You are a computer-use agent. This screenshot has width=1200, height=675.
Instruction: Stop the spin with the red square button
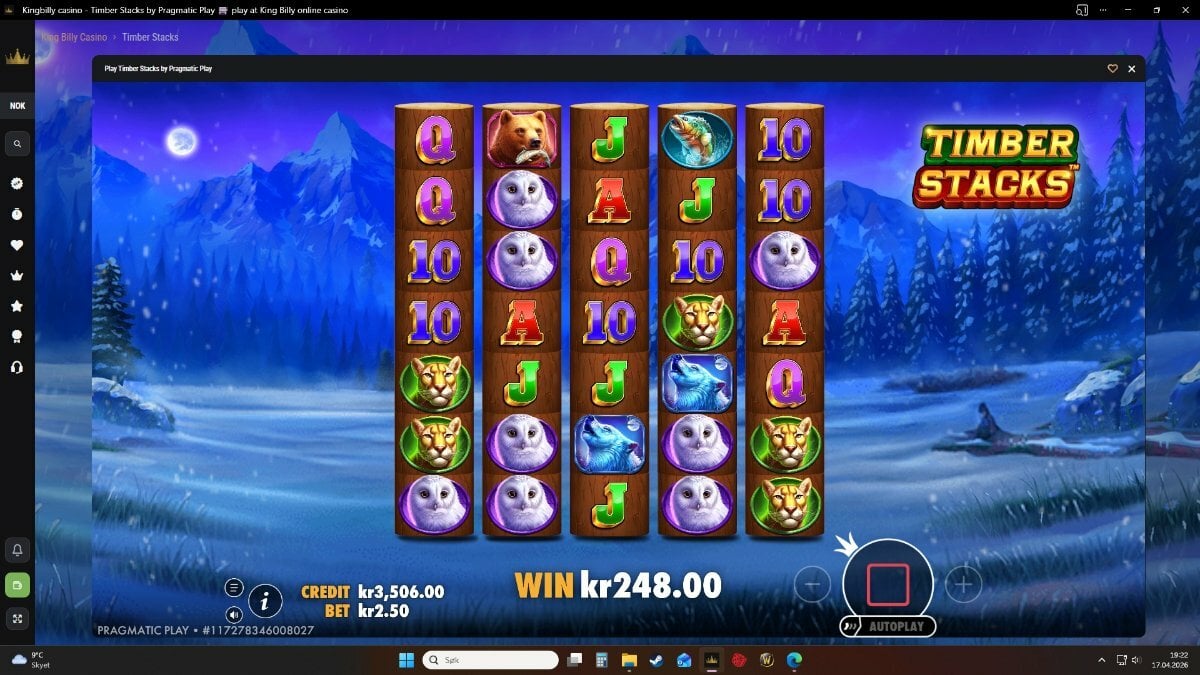tap(888, 585)
